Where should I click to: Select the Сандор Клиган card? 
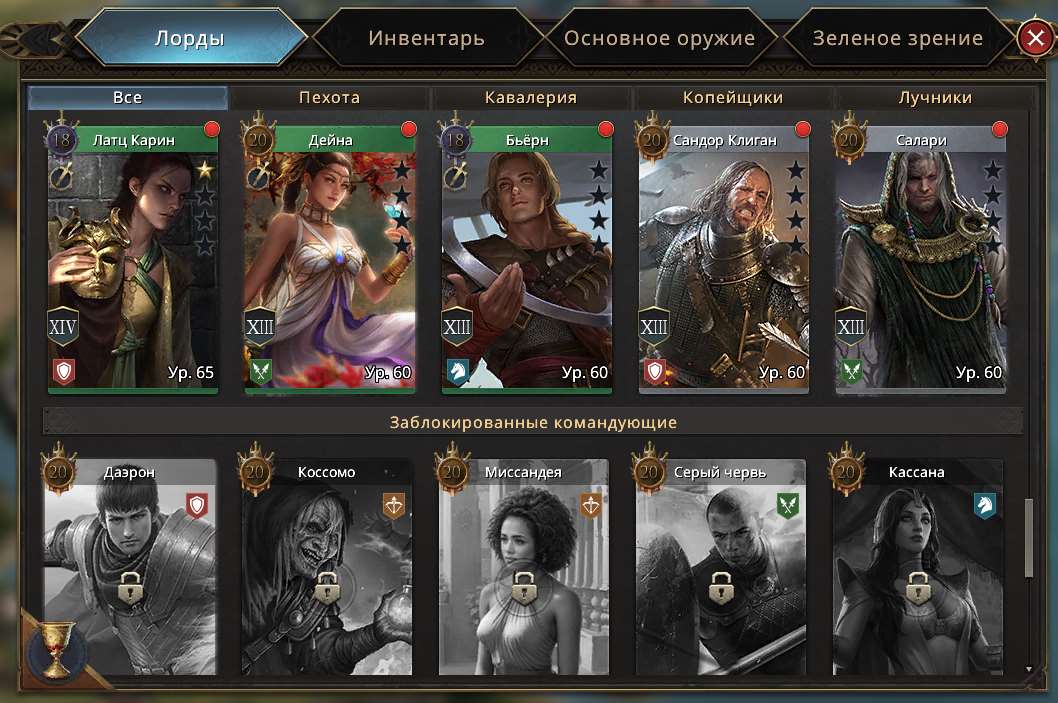pyautogui.click(x=724, y=260)
